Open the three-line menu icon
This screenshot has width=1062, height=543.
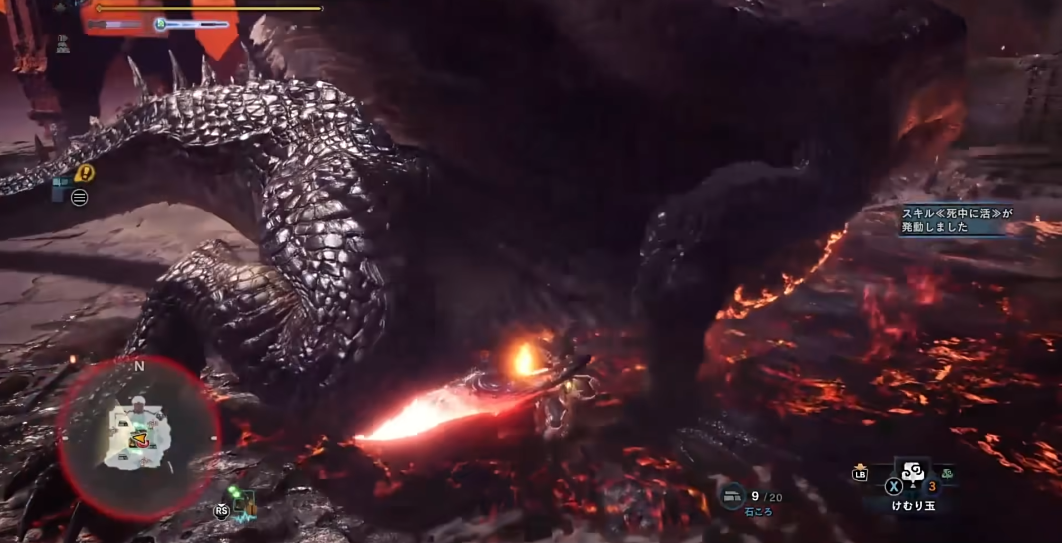coord(80,197)
